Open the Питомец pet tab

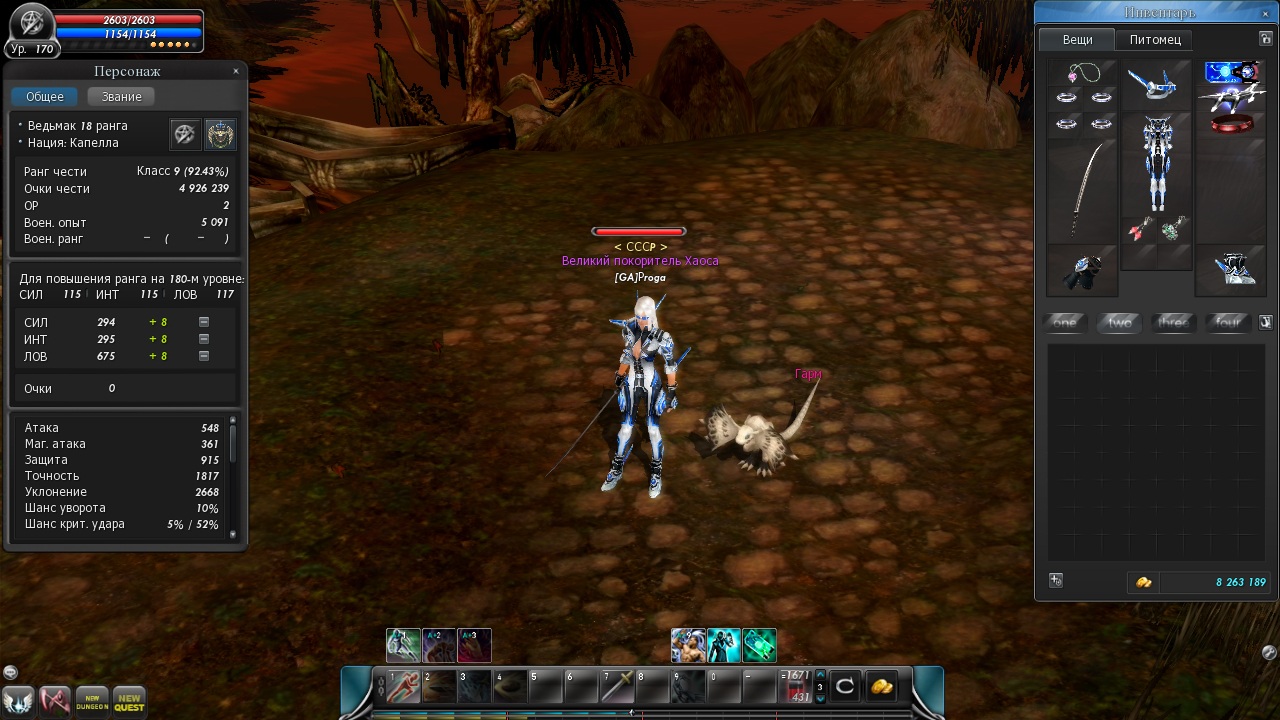pyautogui.click(x=1155, y=40)
